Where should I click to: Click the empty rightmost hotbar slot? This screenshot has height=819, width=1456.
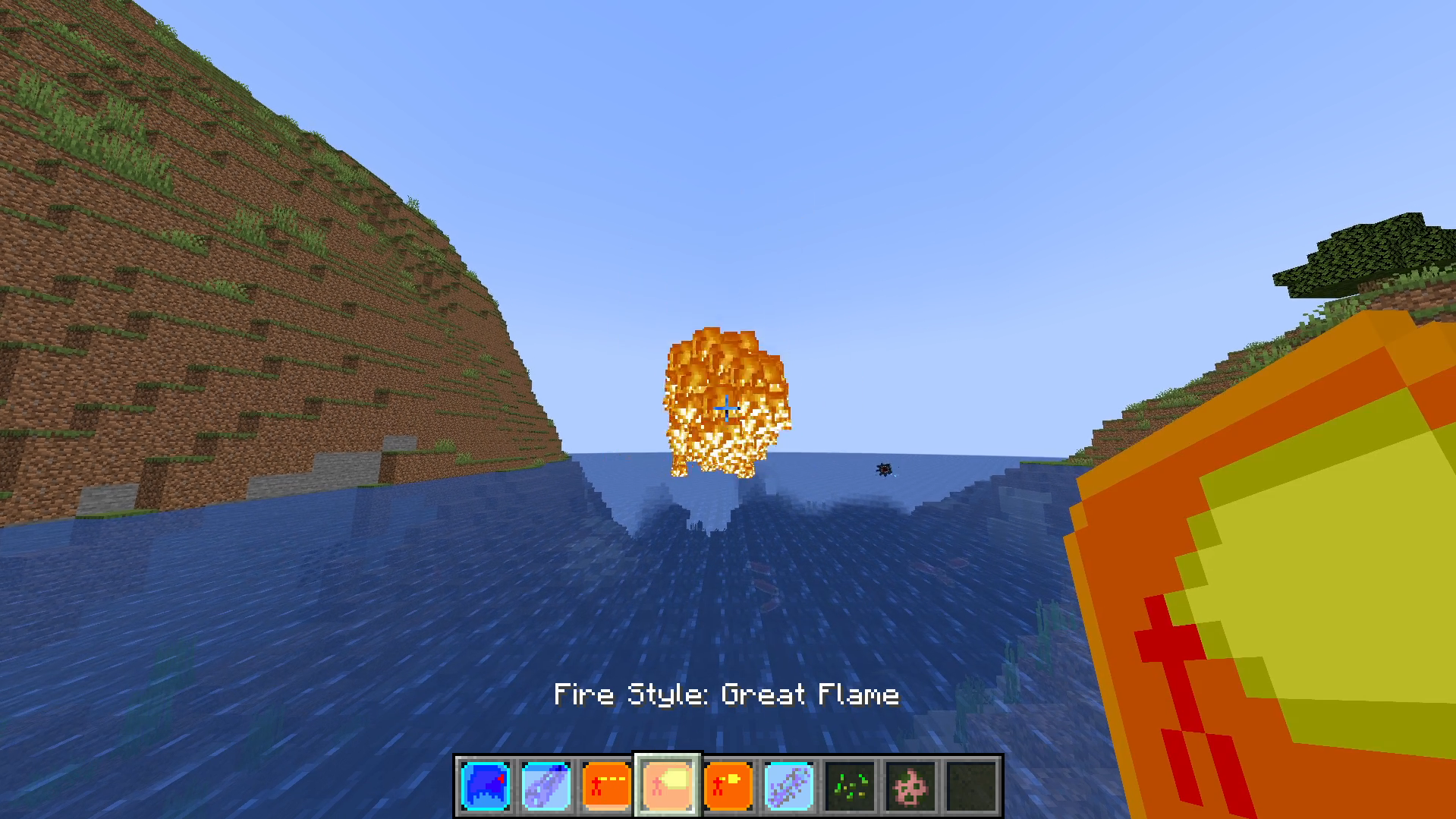(970, 784)
